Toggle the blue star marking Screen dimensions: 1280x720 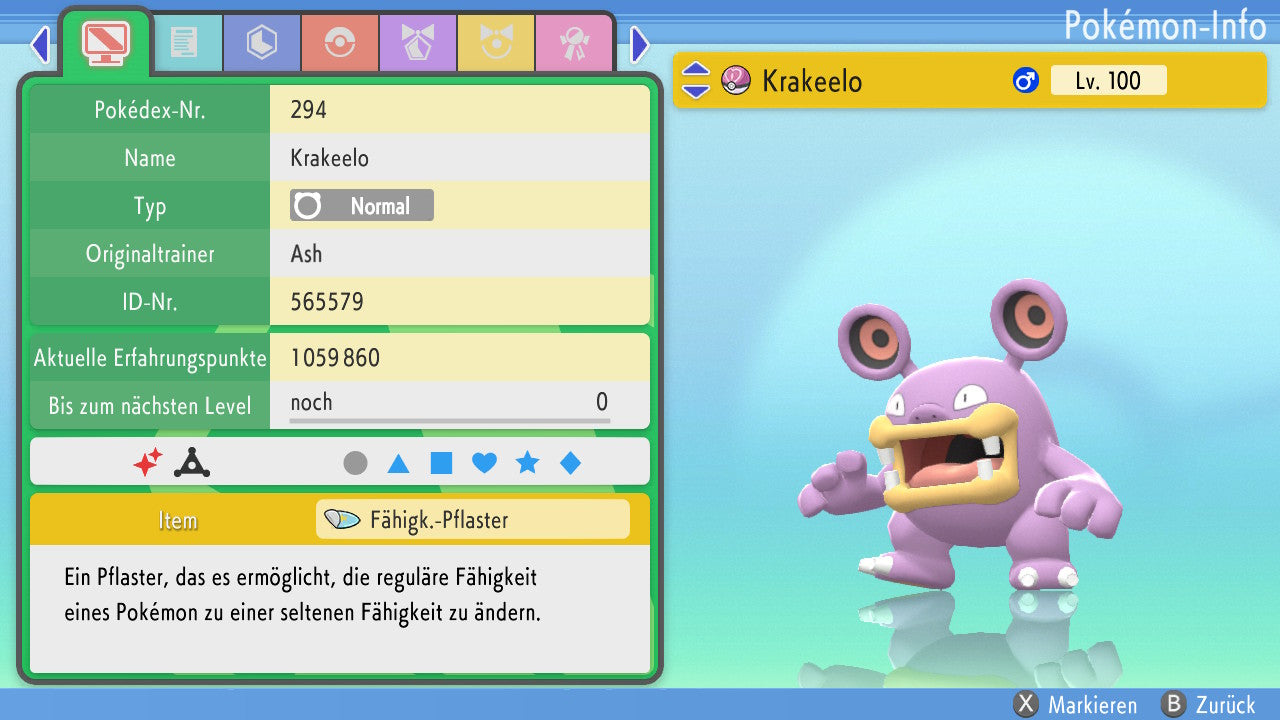point(527,463)
